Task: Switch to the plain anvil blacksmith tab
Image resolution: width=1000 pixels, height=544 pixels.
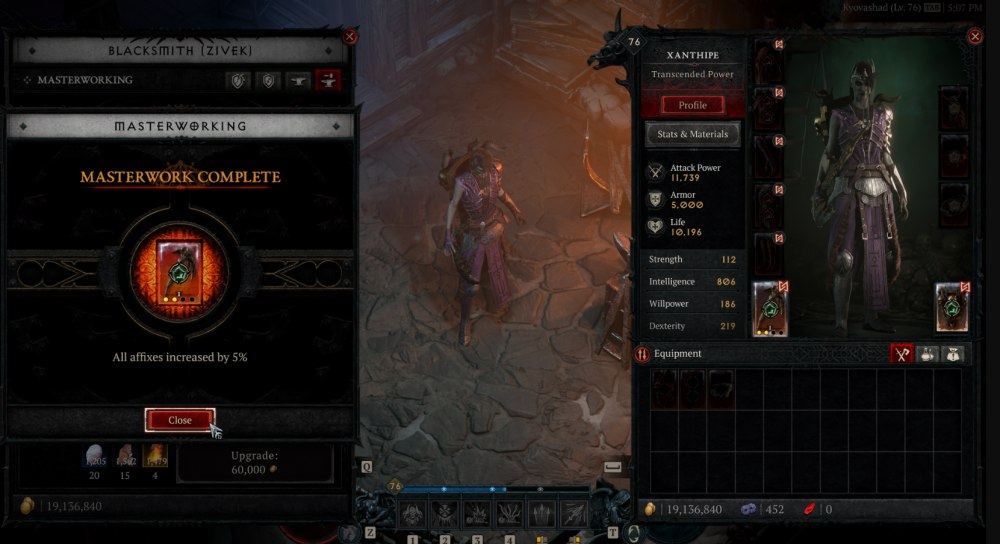Action: click(298, 80)
